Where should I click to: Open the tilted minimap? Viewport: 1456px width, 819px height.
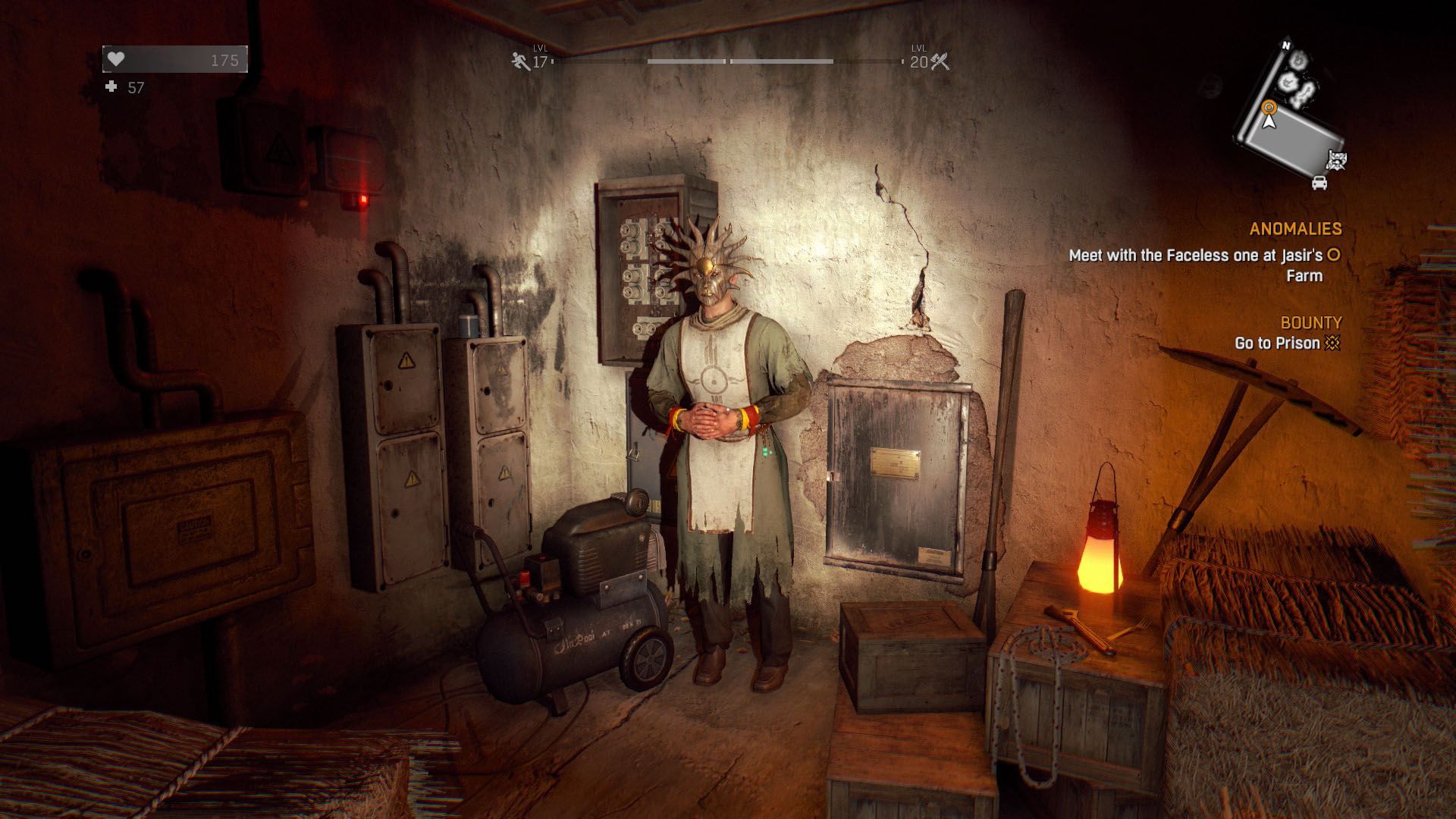click(x=1289, y=114)
